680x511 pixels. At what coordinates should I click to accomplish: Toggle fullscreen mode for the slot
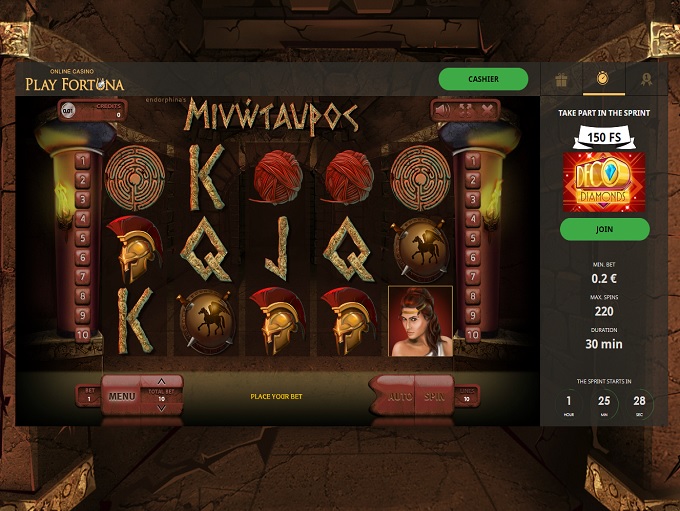pyautogui.click(x=464, y=109)
